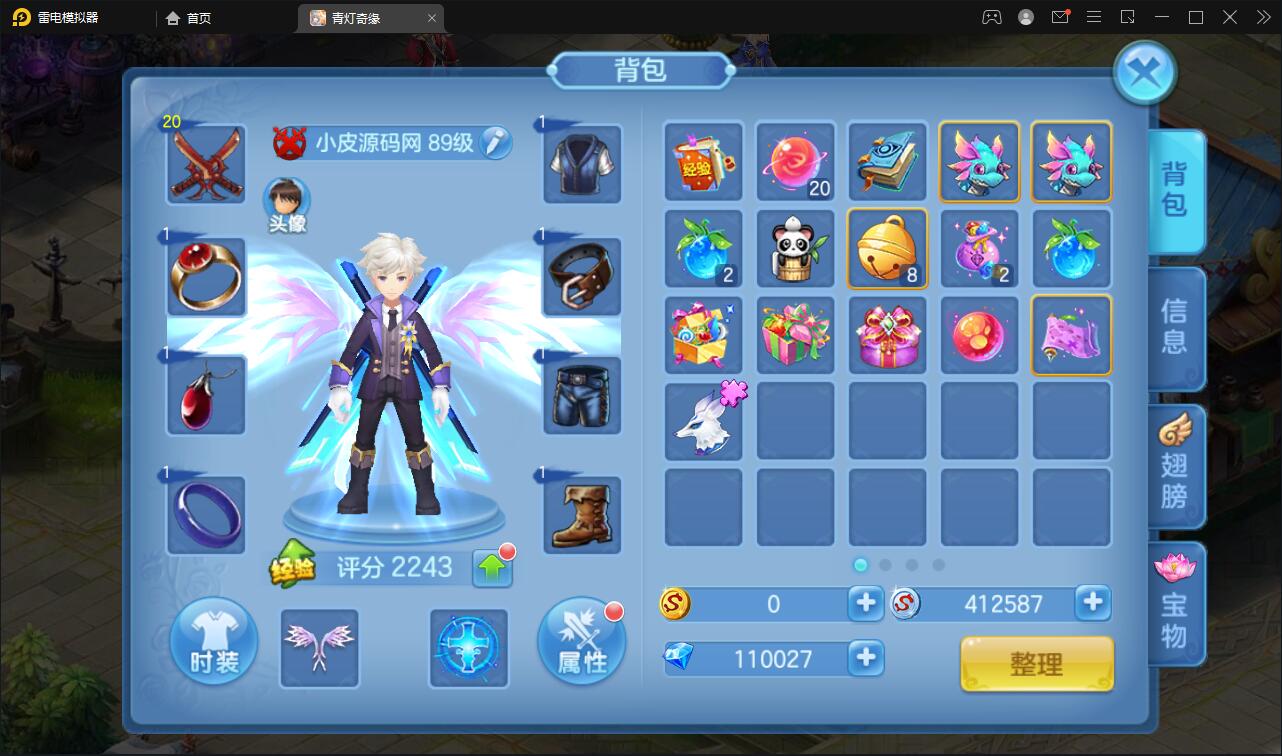Switch to the 信息 tab

(x=1174, y=327)
